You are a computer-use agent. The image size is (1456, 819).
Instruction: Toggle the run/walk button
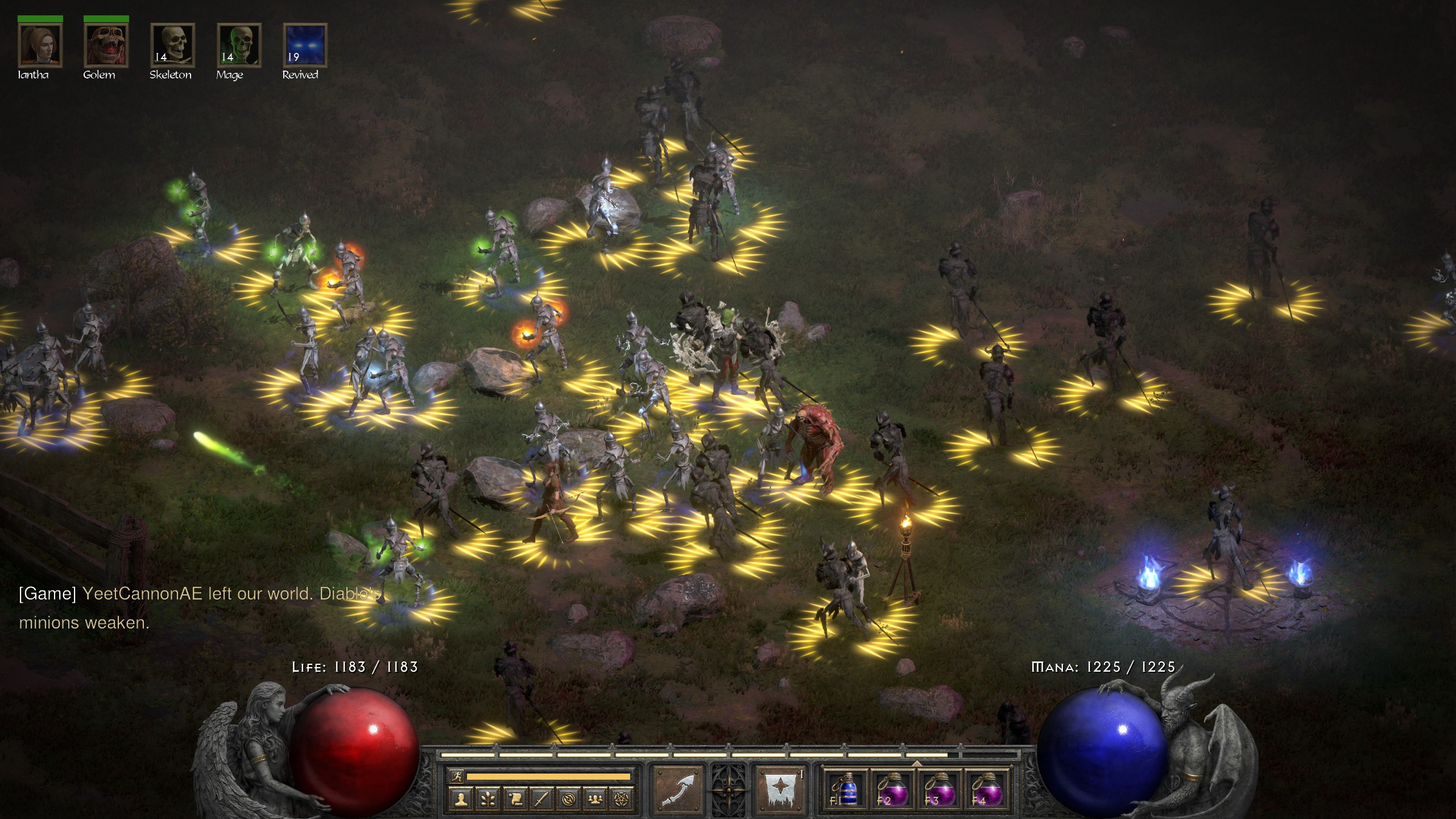pos(456,776)
